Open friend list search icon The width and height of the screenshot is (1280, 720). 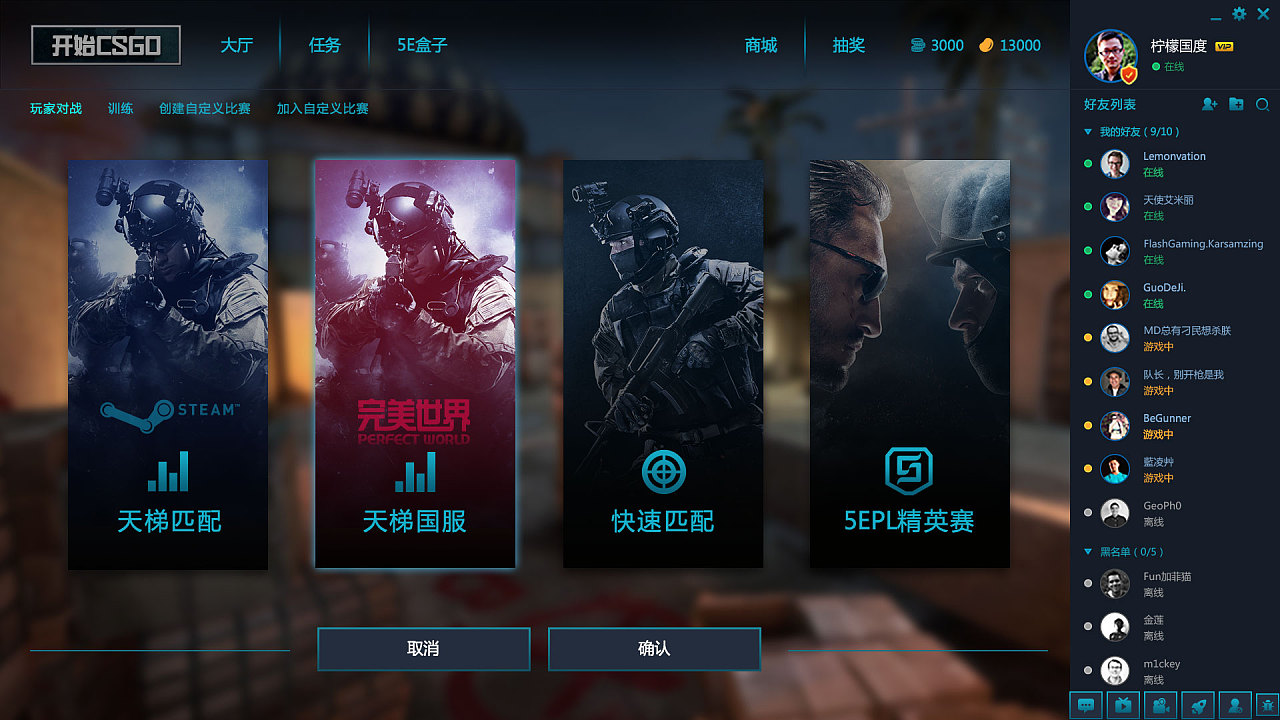click(x=1263, y=105)
